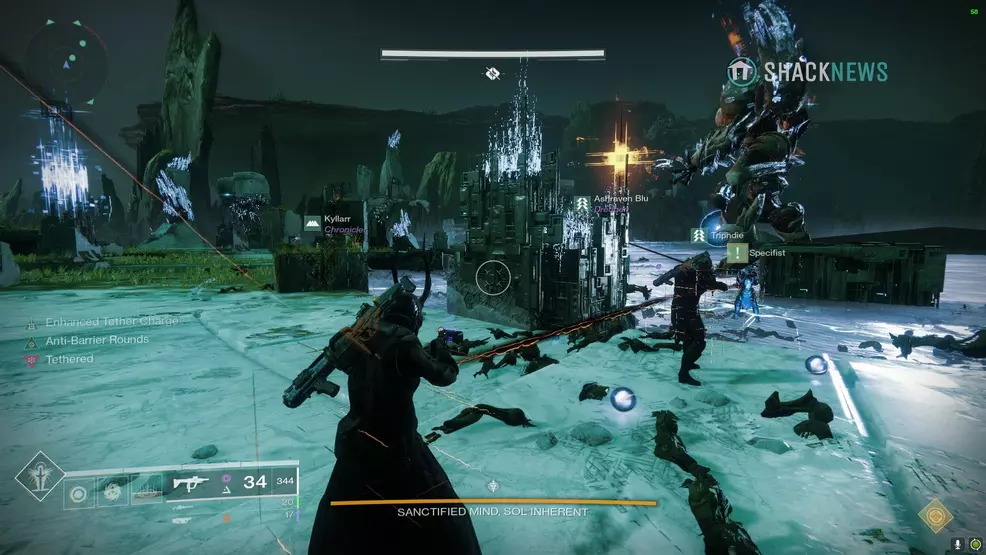The height and width of the screenshot is (555, 986).
Task: Toggle the microphone overlay button
Action: (956, 544)
